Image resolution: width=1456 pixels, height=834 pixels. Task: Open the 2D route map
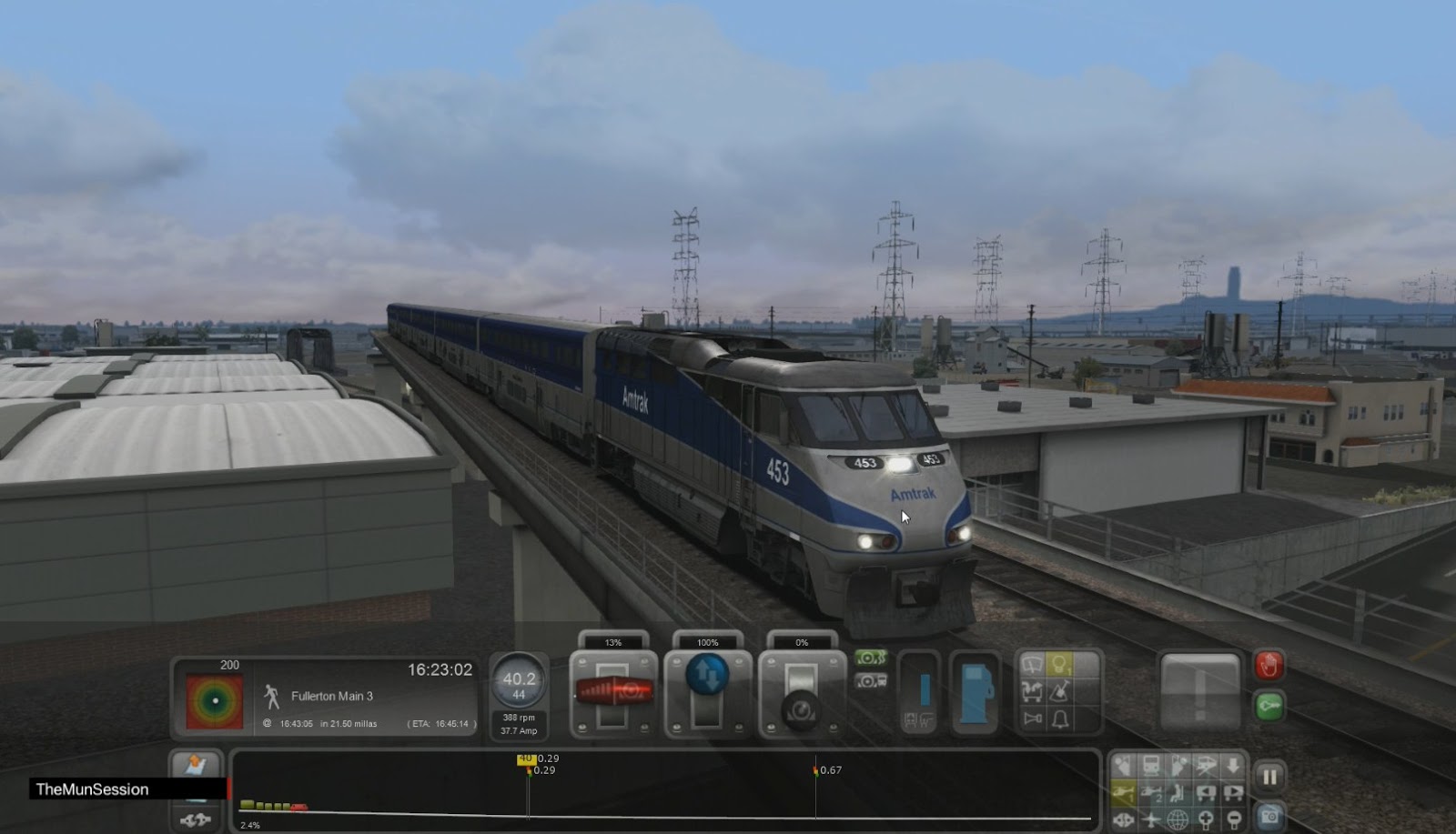196,762
